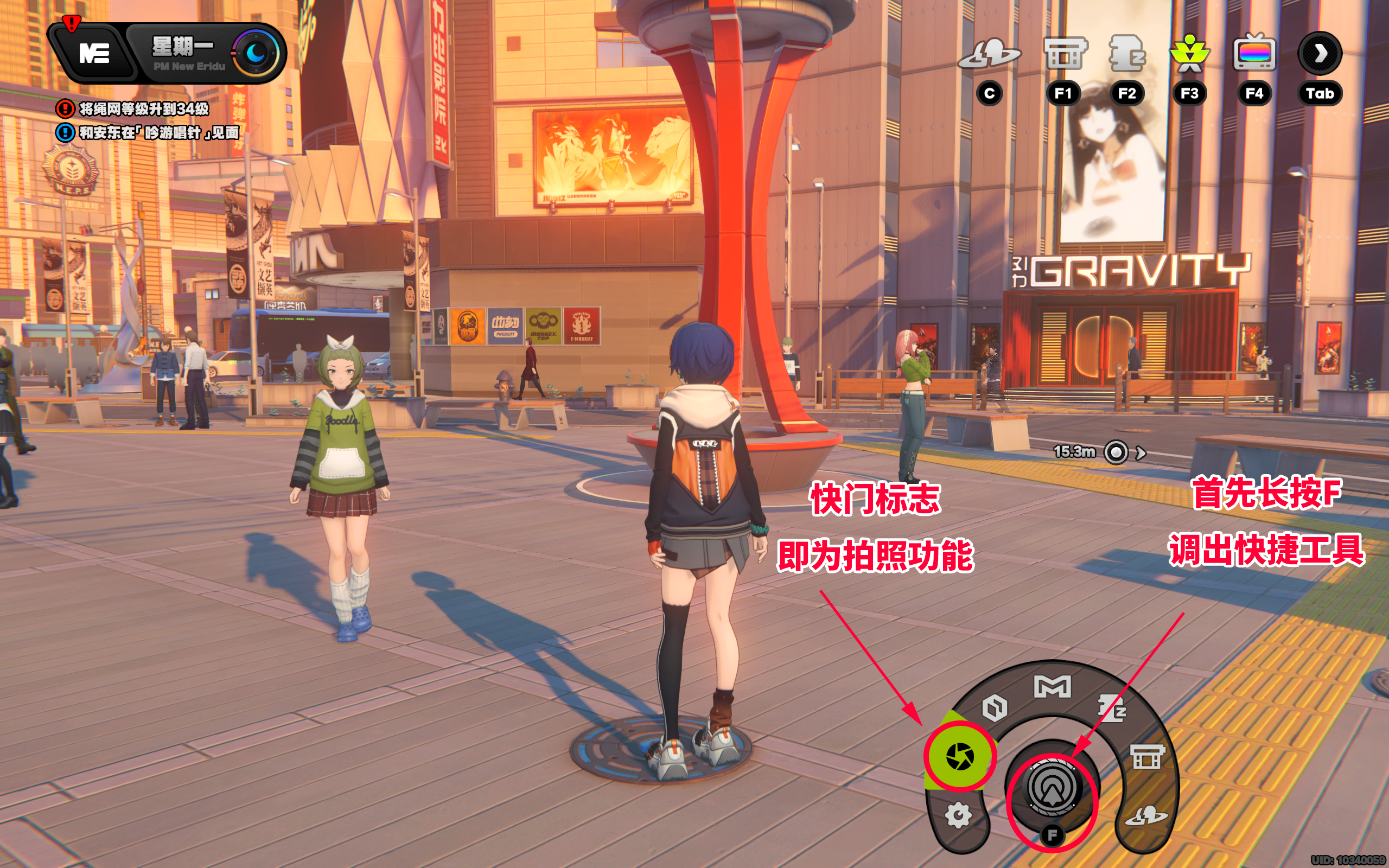Choose the hexagon cube icon in the wheel
The width and height of the screenshot is (1389, 868).
[x=995, y=707]
